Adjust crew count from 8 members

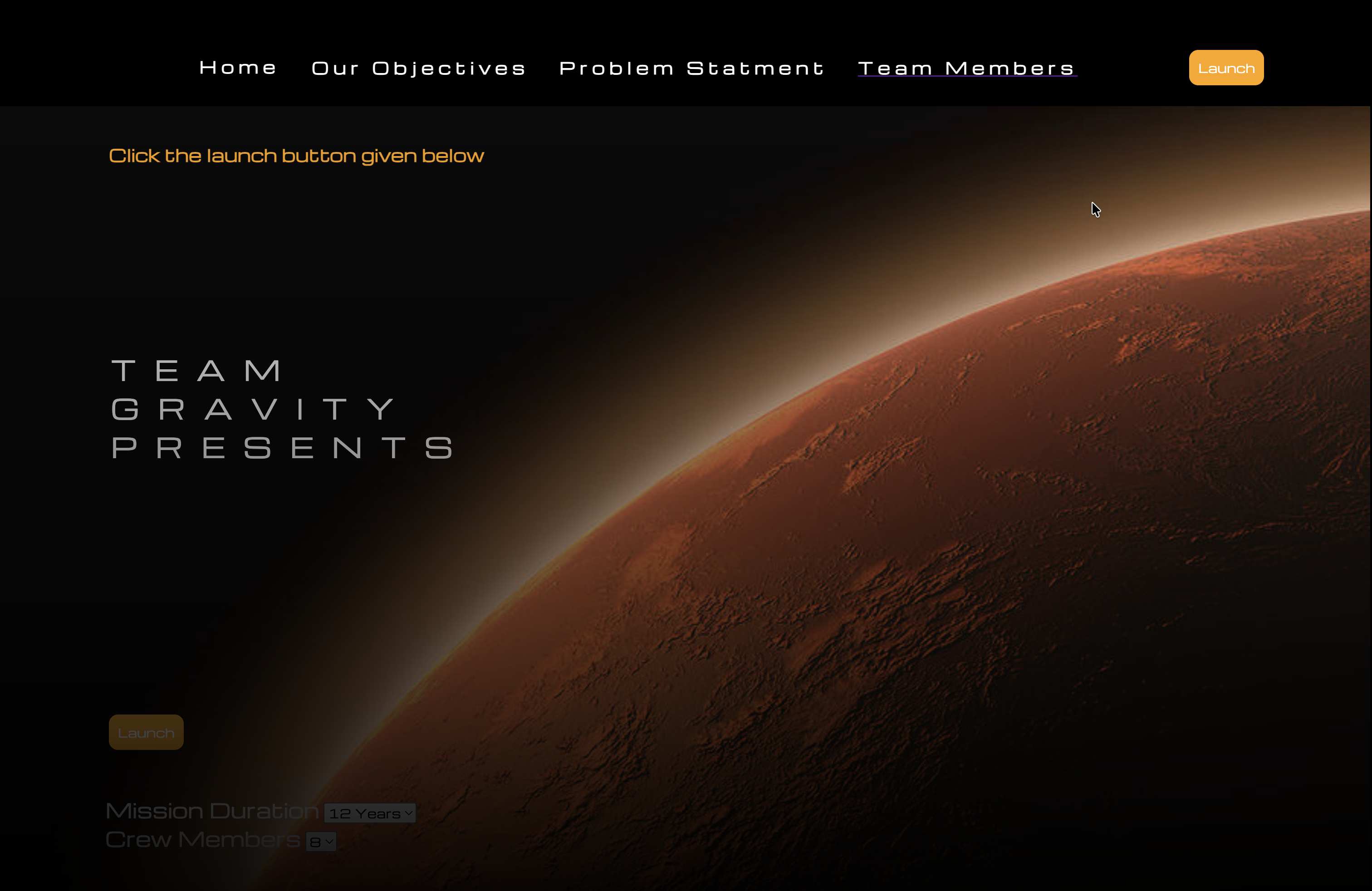tap(321, 842)
